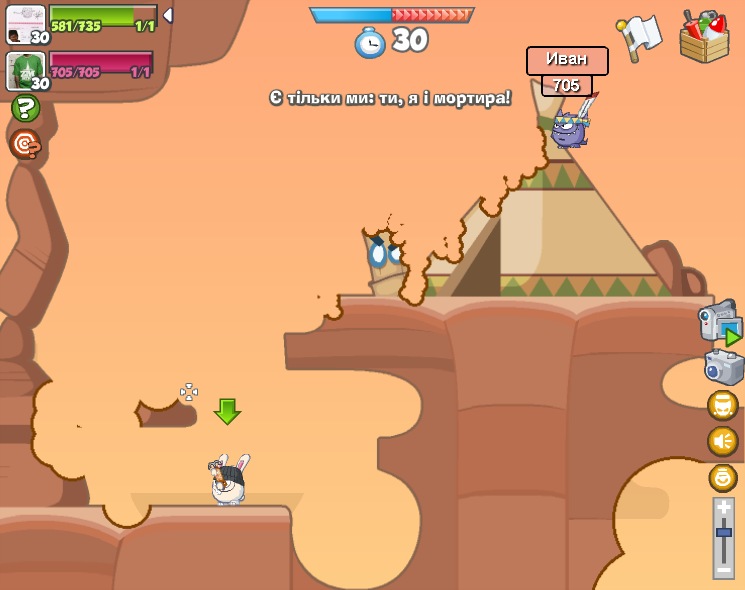Open the green question mark help

[25, 108]
